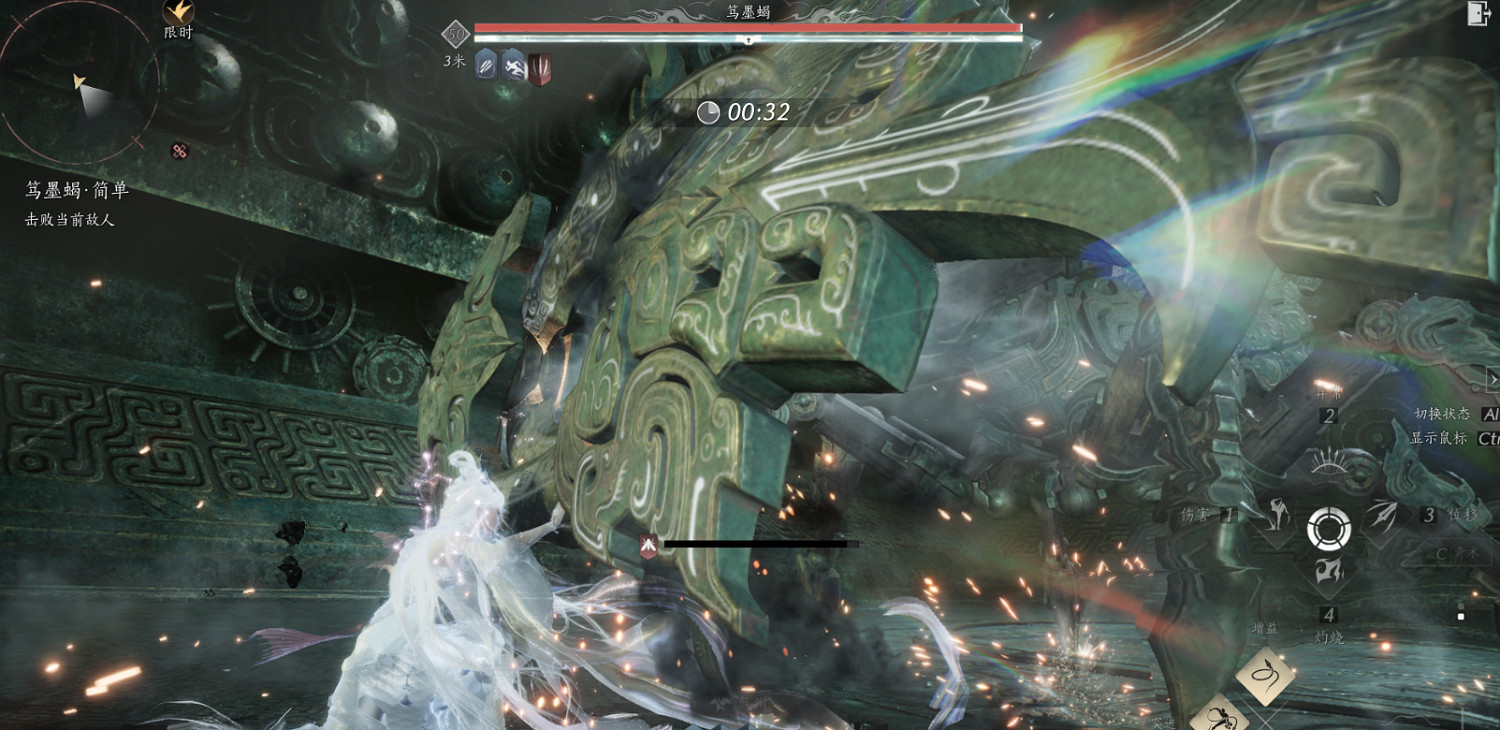Click the circular minimap
Screen dimensions: 1500x730
78,85
